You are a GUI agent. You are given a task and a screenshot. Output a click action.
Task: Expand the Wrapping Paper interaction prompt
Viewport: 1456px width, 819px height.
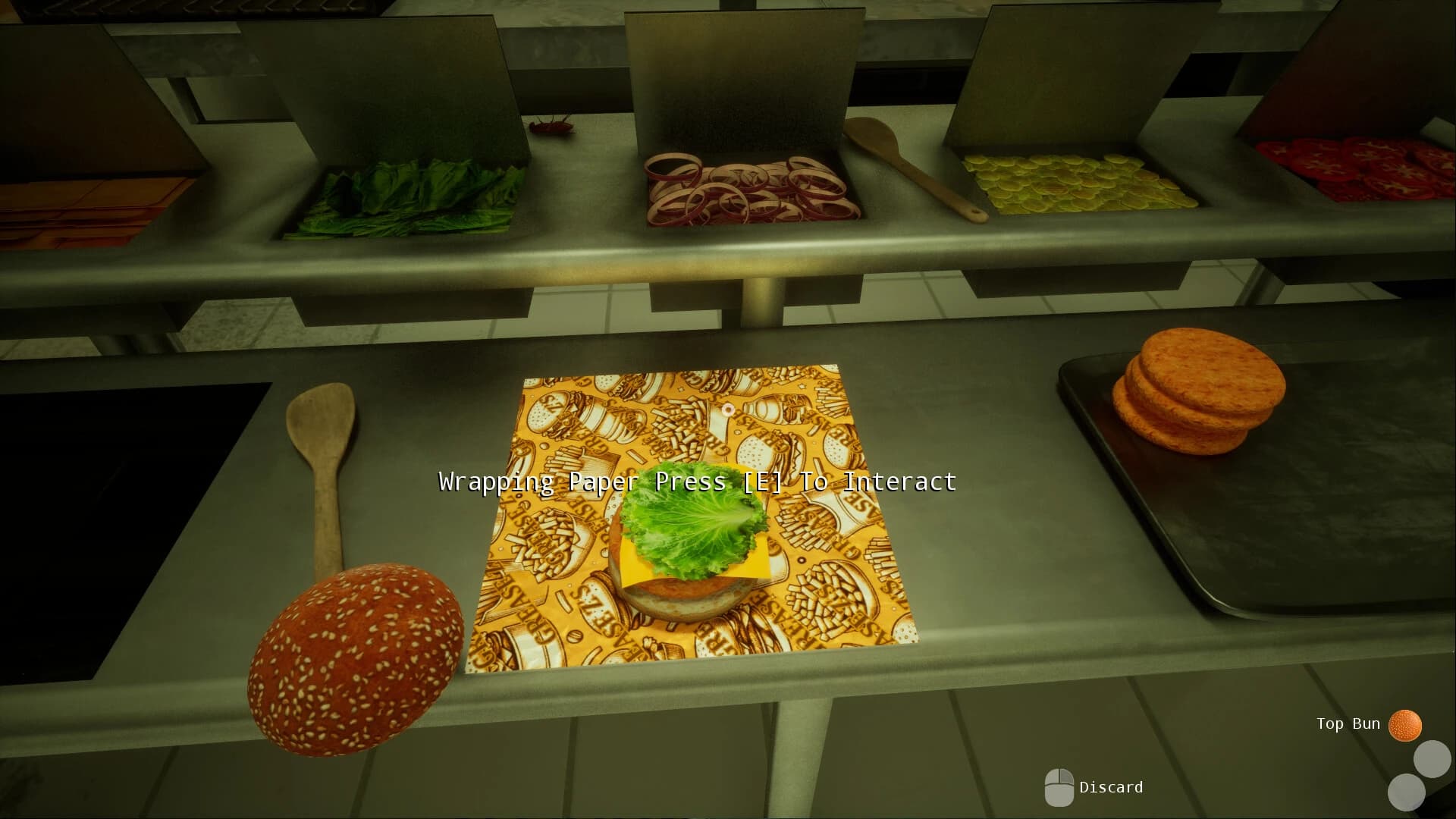tap(696, 481)
